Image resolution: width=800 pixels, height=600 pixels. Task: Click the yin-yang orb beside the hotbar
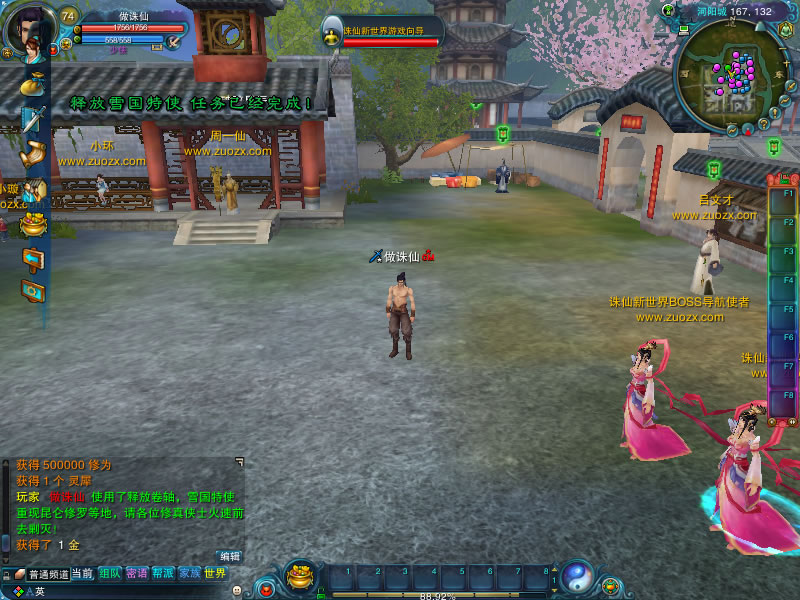click(577, 575)
